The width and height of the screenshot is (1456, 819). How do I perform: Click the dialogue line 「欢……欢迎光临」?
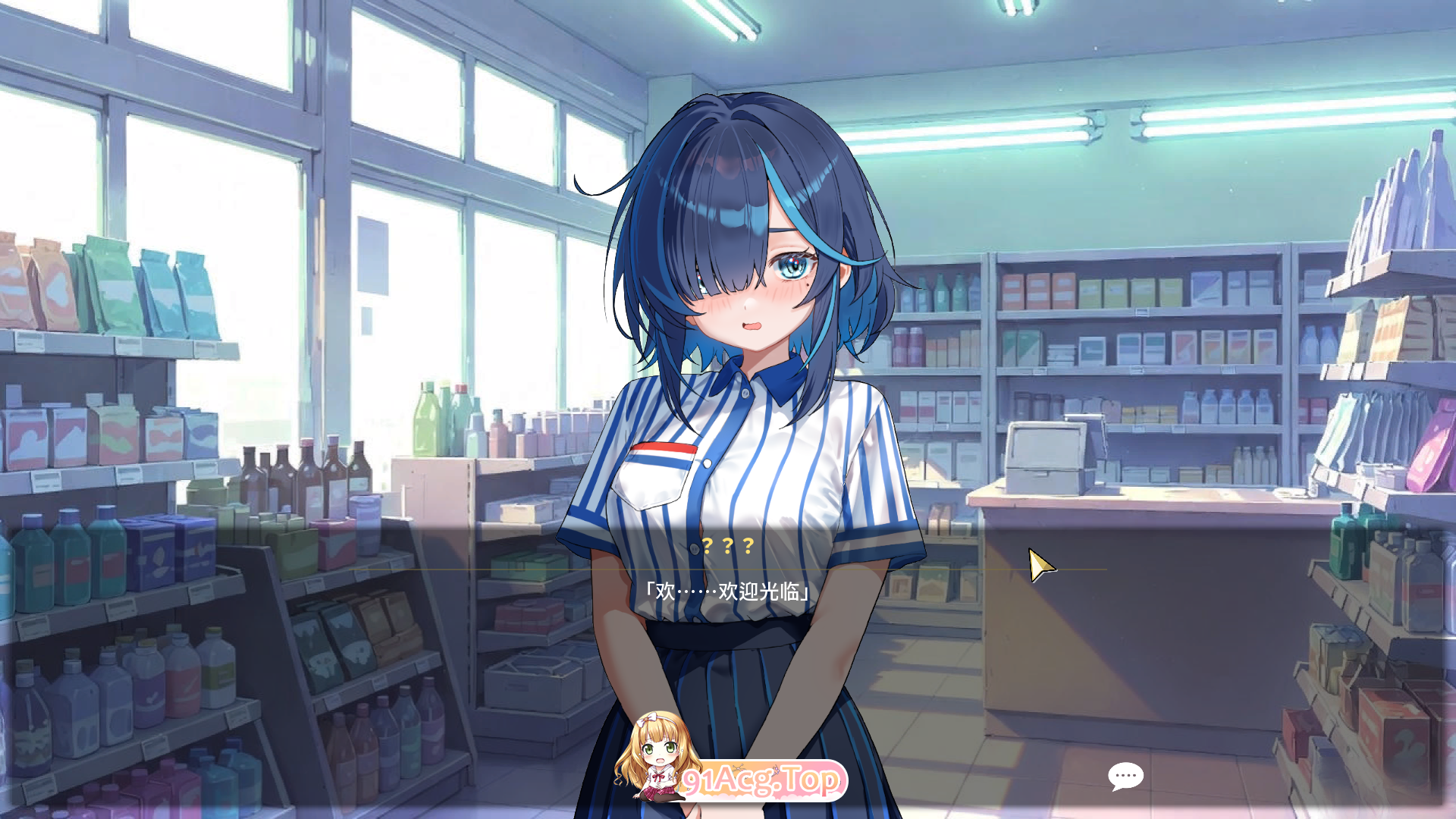point(728,588)
